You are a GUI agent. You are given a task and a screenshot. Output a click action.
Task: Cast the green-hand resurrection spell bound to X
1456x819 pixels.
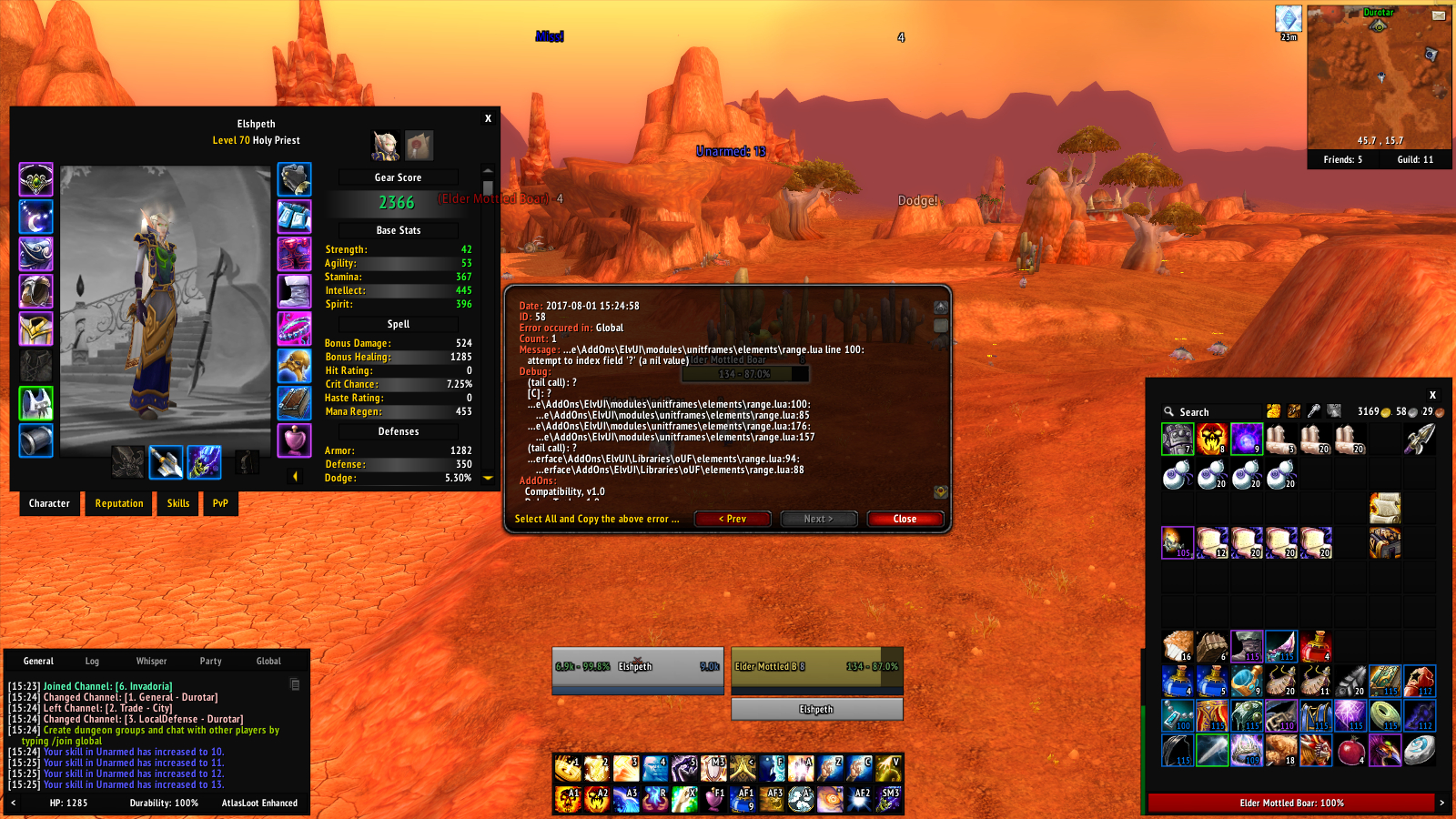point(683,798)
